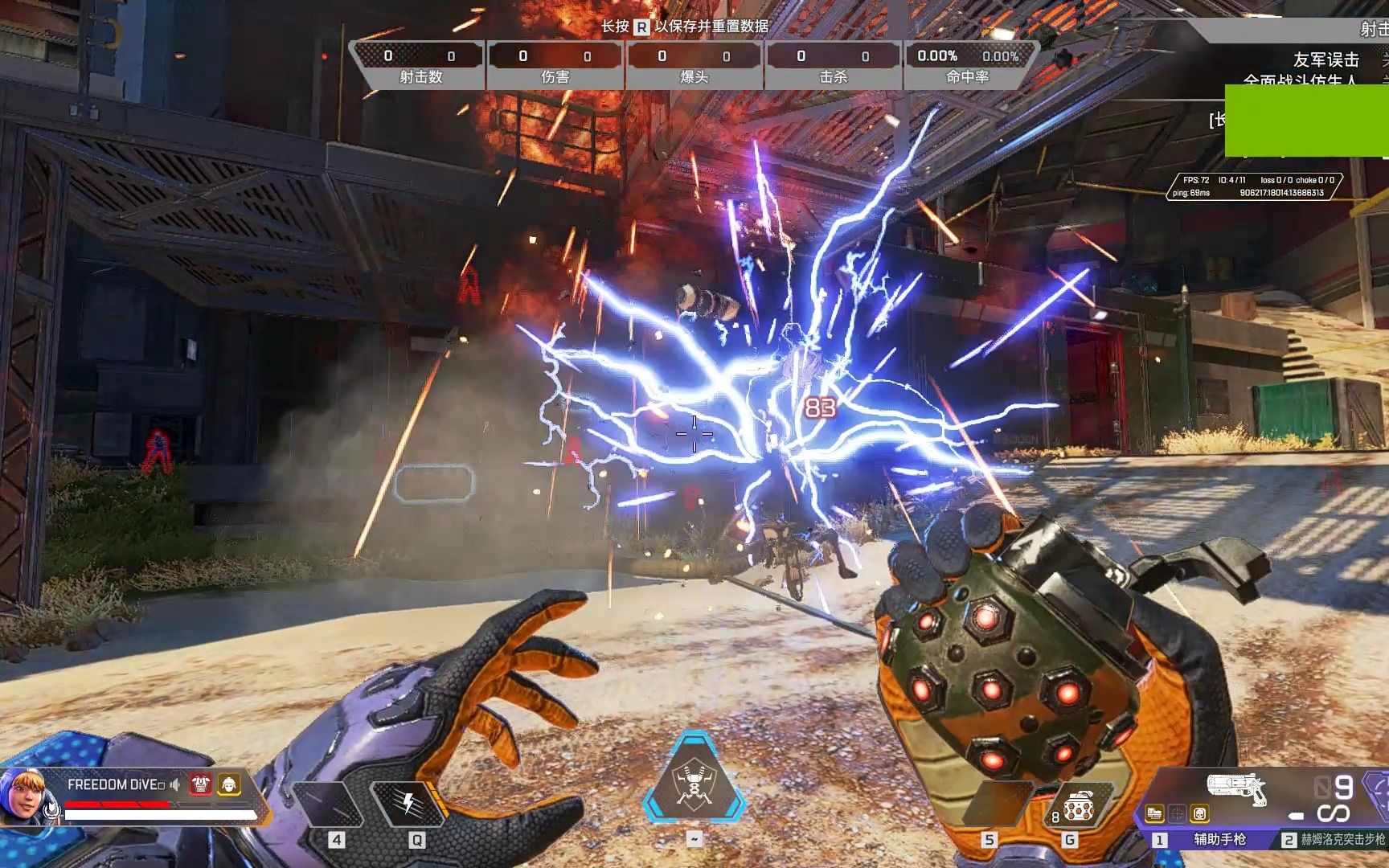The height and width of the screenshot is (868, 1389).
Task: Select the 伤害 damage stat panel
Action: coord(555,65)
